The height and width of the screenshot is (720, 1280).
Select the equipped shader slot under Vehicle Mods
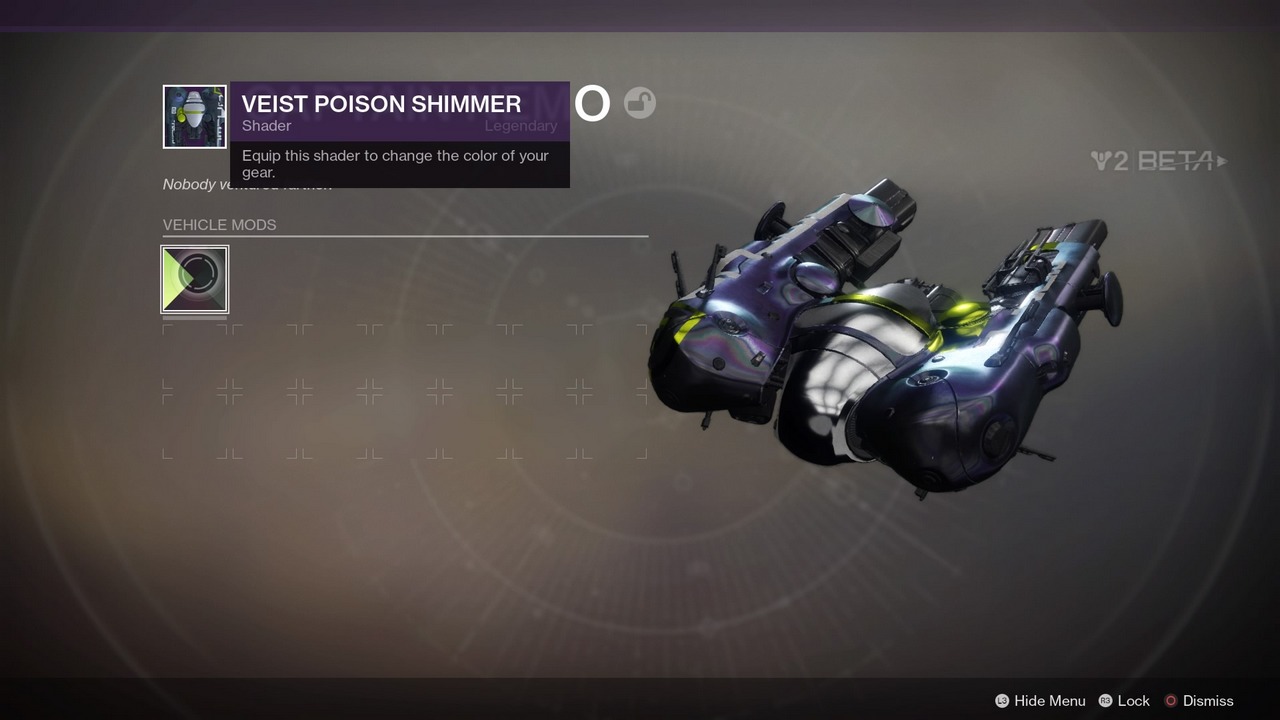(x=194, y=279)
